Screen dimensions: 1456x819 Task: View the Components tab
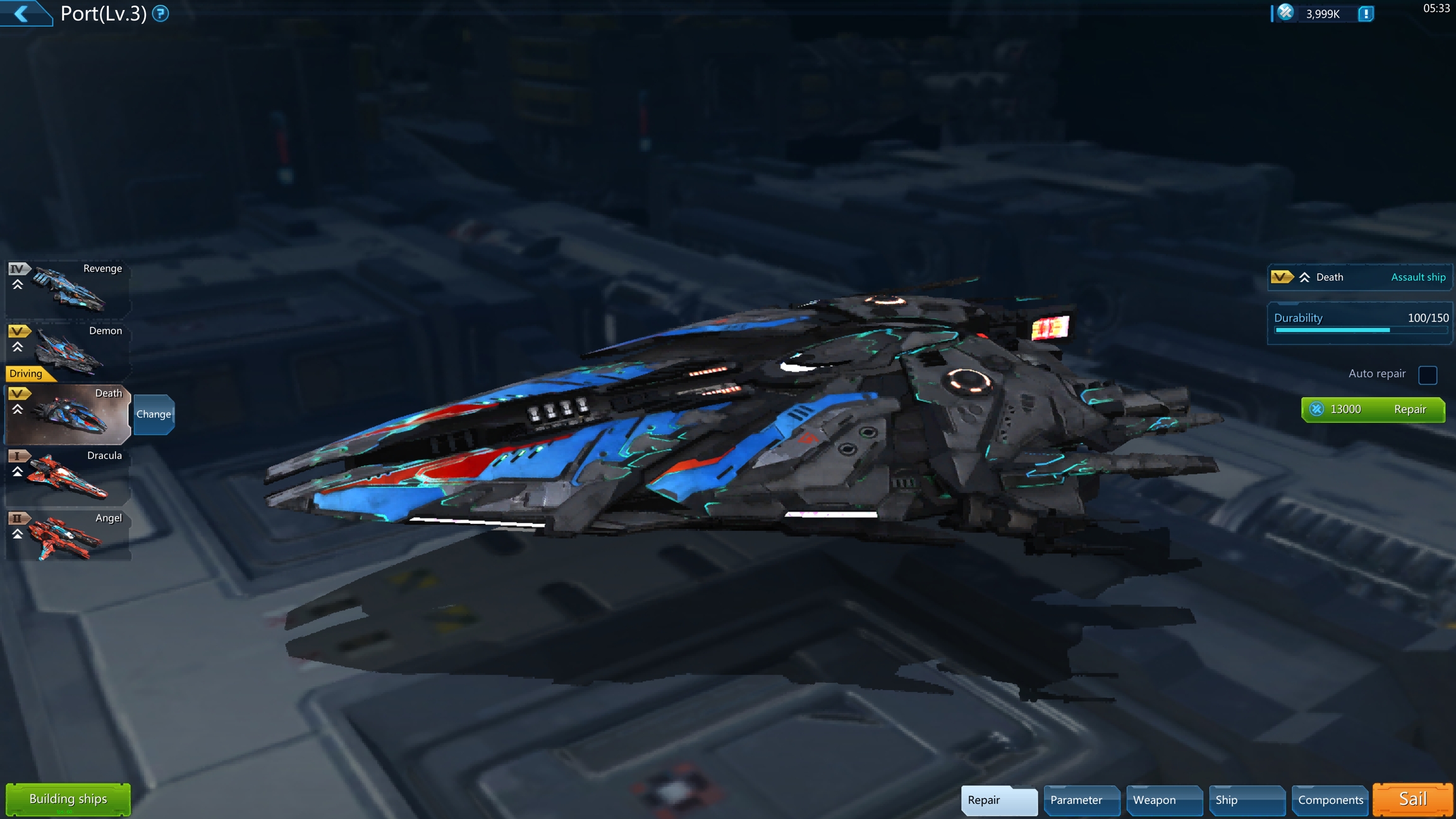[1330, 800]
